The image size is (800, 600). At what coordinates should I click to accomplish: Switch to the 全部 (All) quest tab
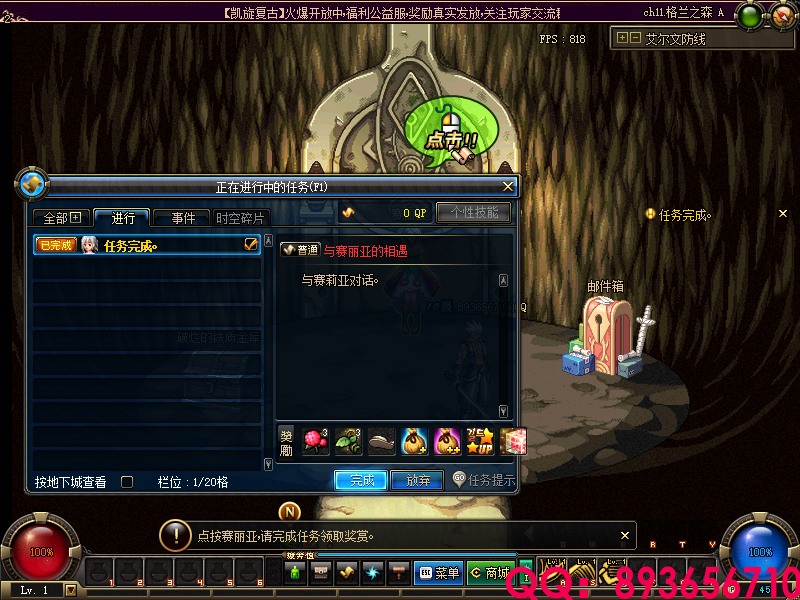[62, 218]
